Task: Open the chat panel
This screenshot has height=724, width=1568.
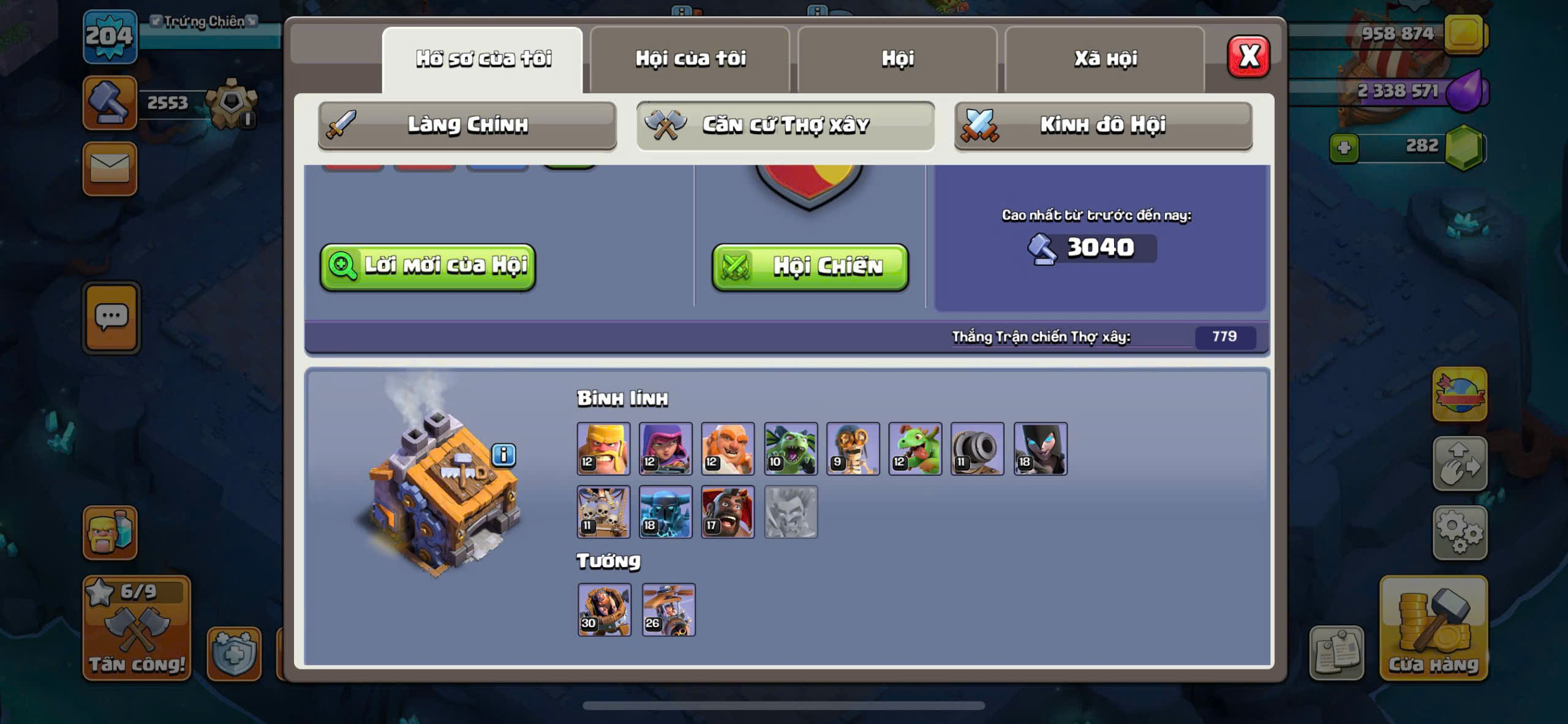Action: 111,317
